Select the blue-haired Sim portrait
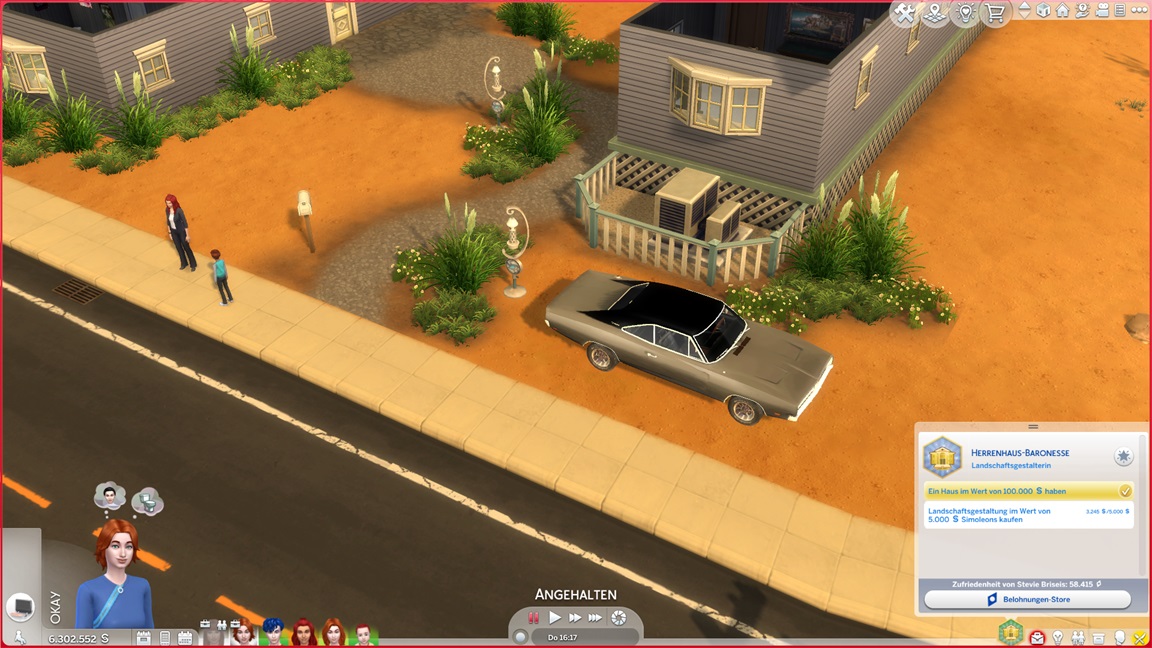 (x=273, y=632)
